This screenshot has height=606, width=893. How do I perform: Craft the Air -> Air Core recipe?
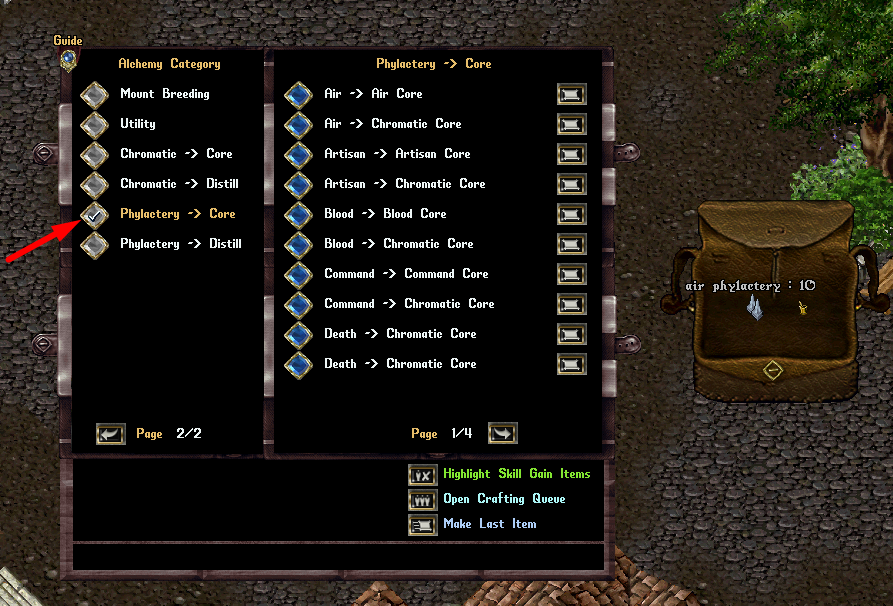pos(298,94)
